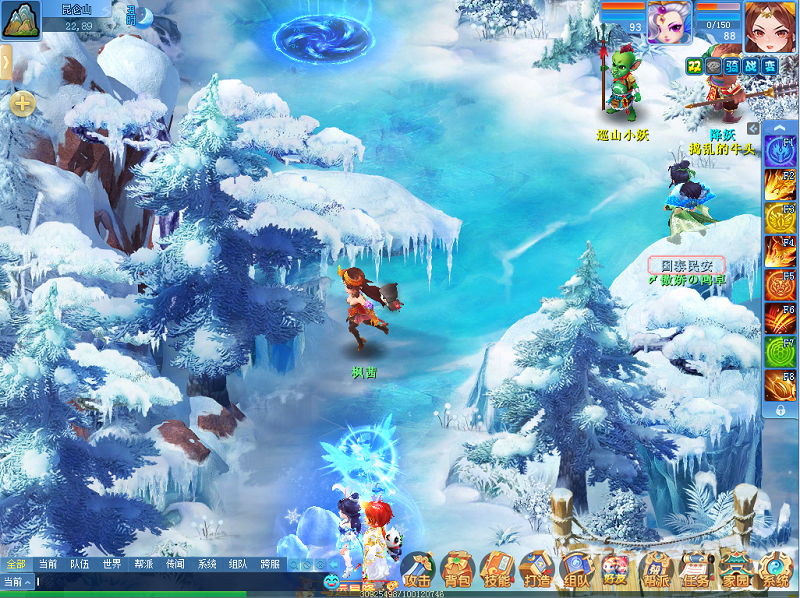Select the 全部 (All) chat tab

pyautogui.click(x=16, y=564)
